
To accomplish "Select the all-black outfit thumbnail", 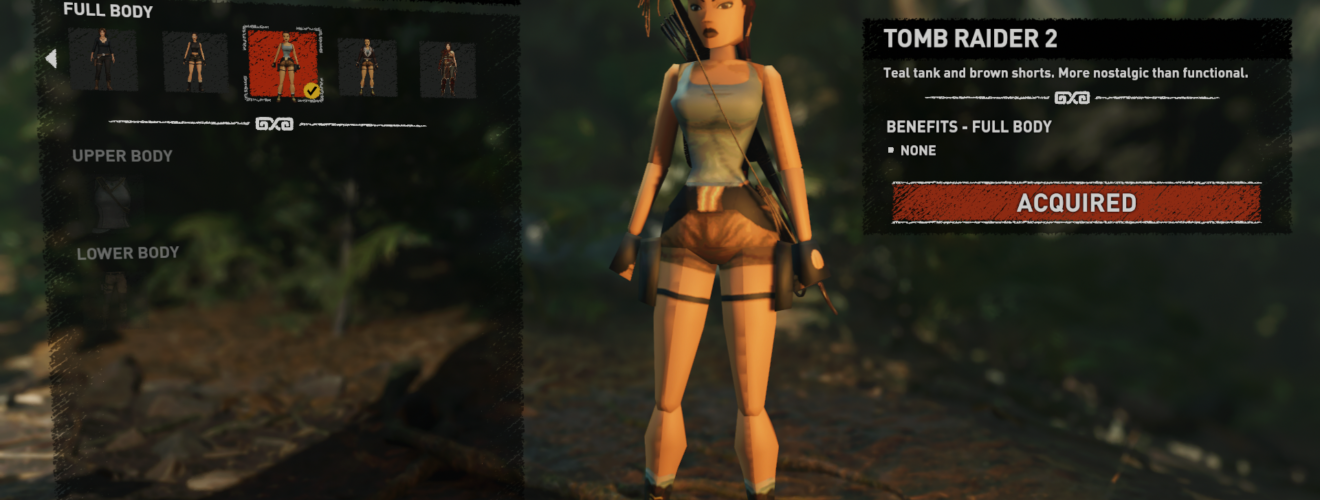I will pyautogui.click(x=103, y=61).
